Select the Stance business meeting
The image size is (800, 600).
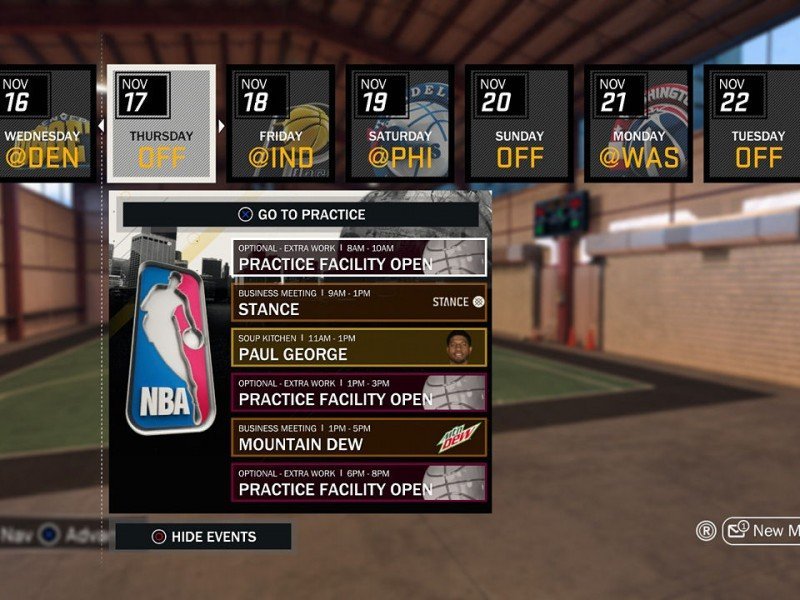(x=359, y=302)
